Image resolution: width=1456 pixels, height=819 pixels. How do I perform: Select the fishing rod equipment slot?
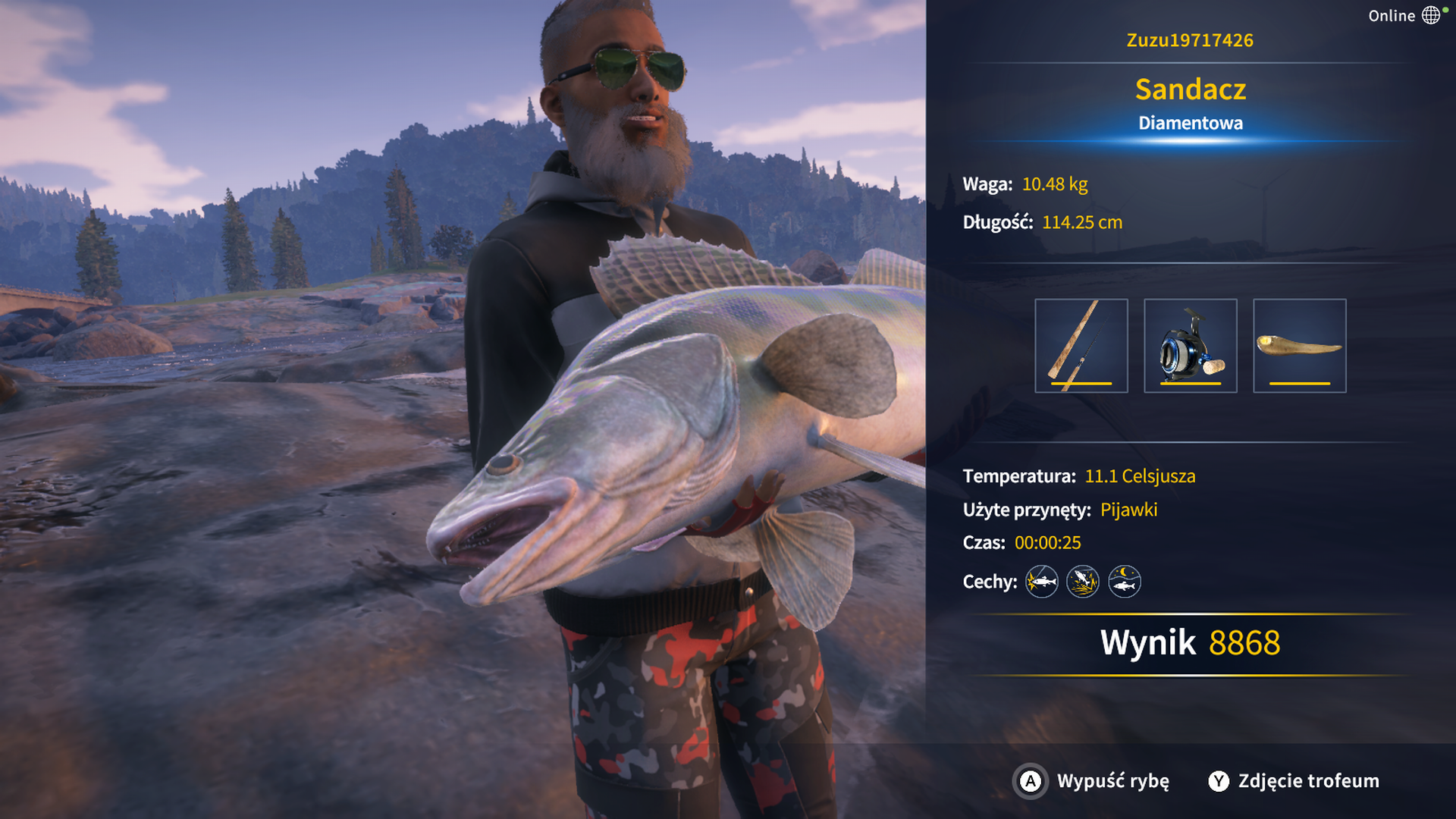click(x=1081, y=346)
